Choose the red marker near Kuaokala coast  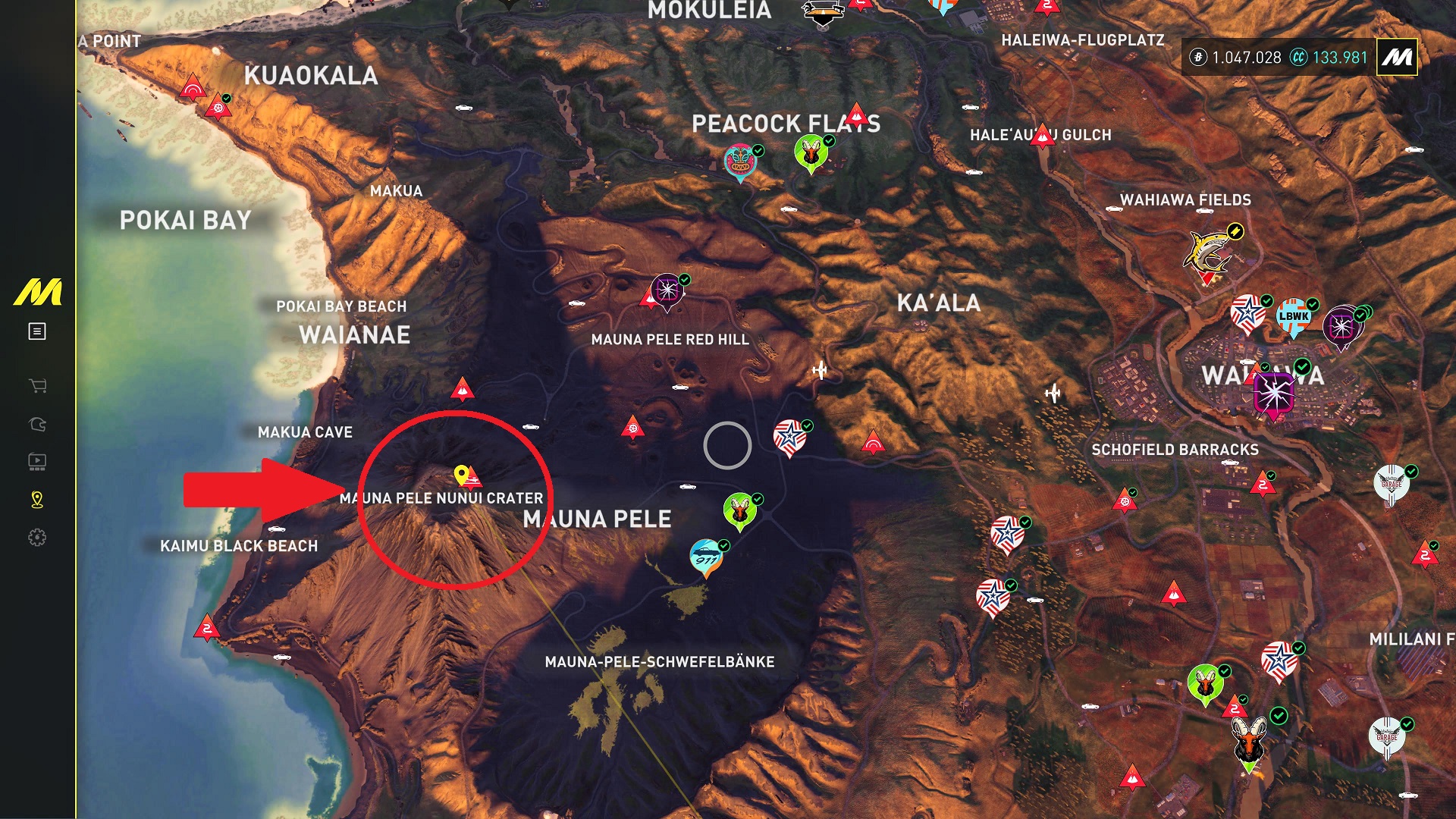tap(193, 88)
